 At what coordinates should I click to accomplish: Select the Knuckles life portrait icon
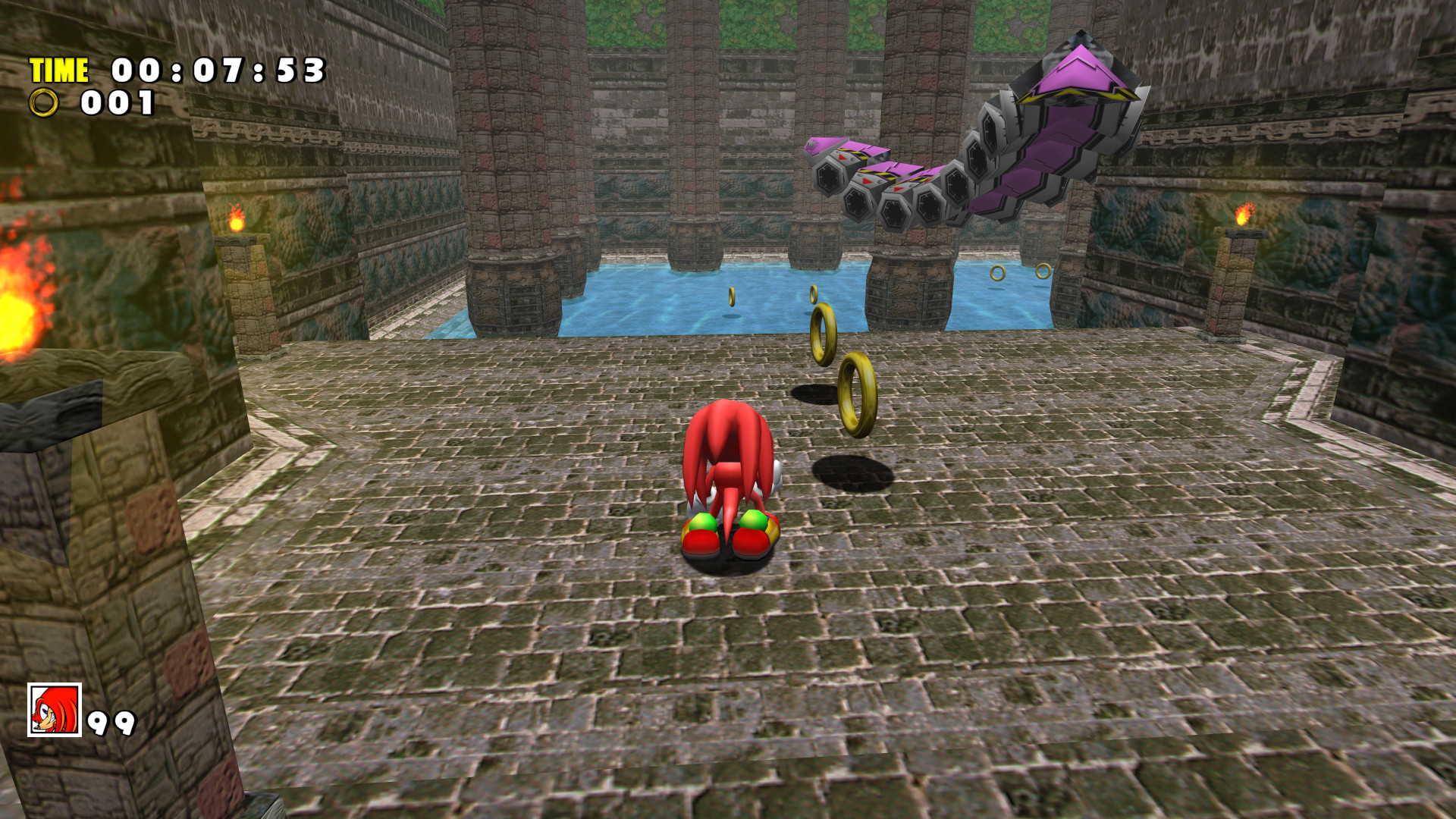tap(53, 711)
